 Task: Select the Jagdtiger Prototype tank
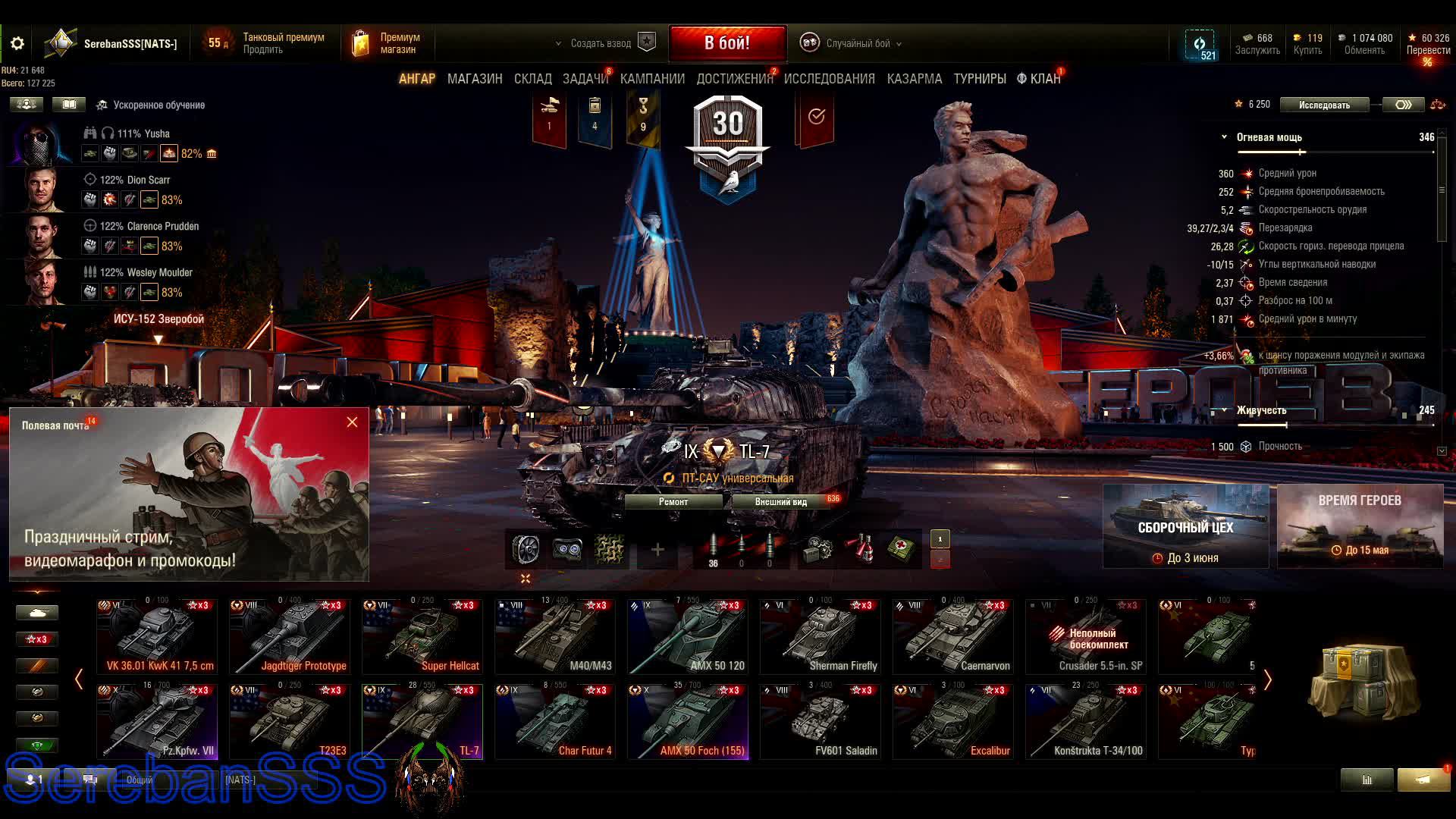click(x=290, y=637)
